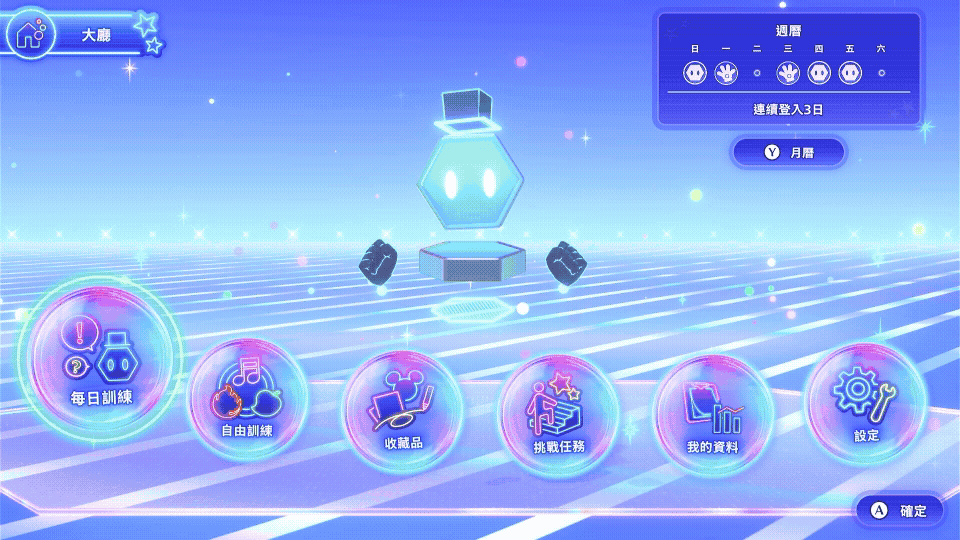
Task: Open the 收藏品 collection bubble
Action: pos(403,409)
